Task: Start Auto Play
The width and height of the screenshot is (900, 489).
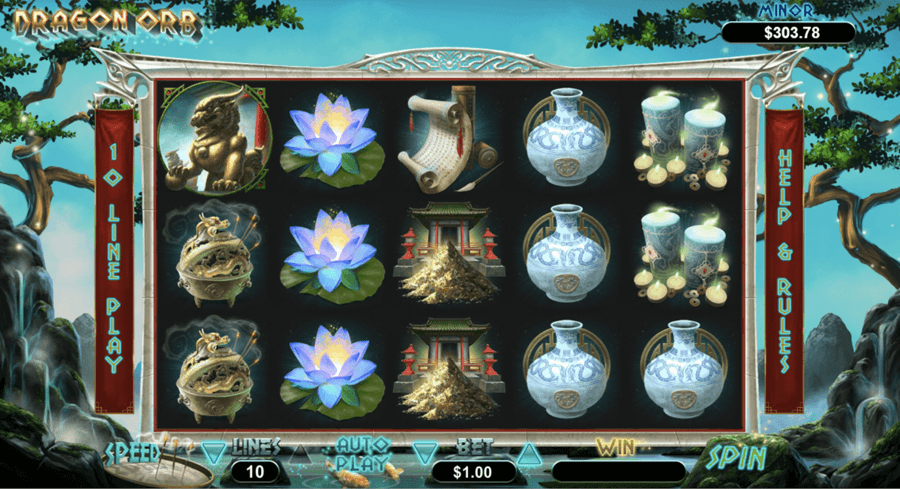Action: click(362, 453)
